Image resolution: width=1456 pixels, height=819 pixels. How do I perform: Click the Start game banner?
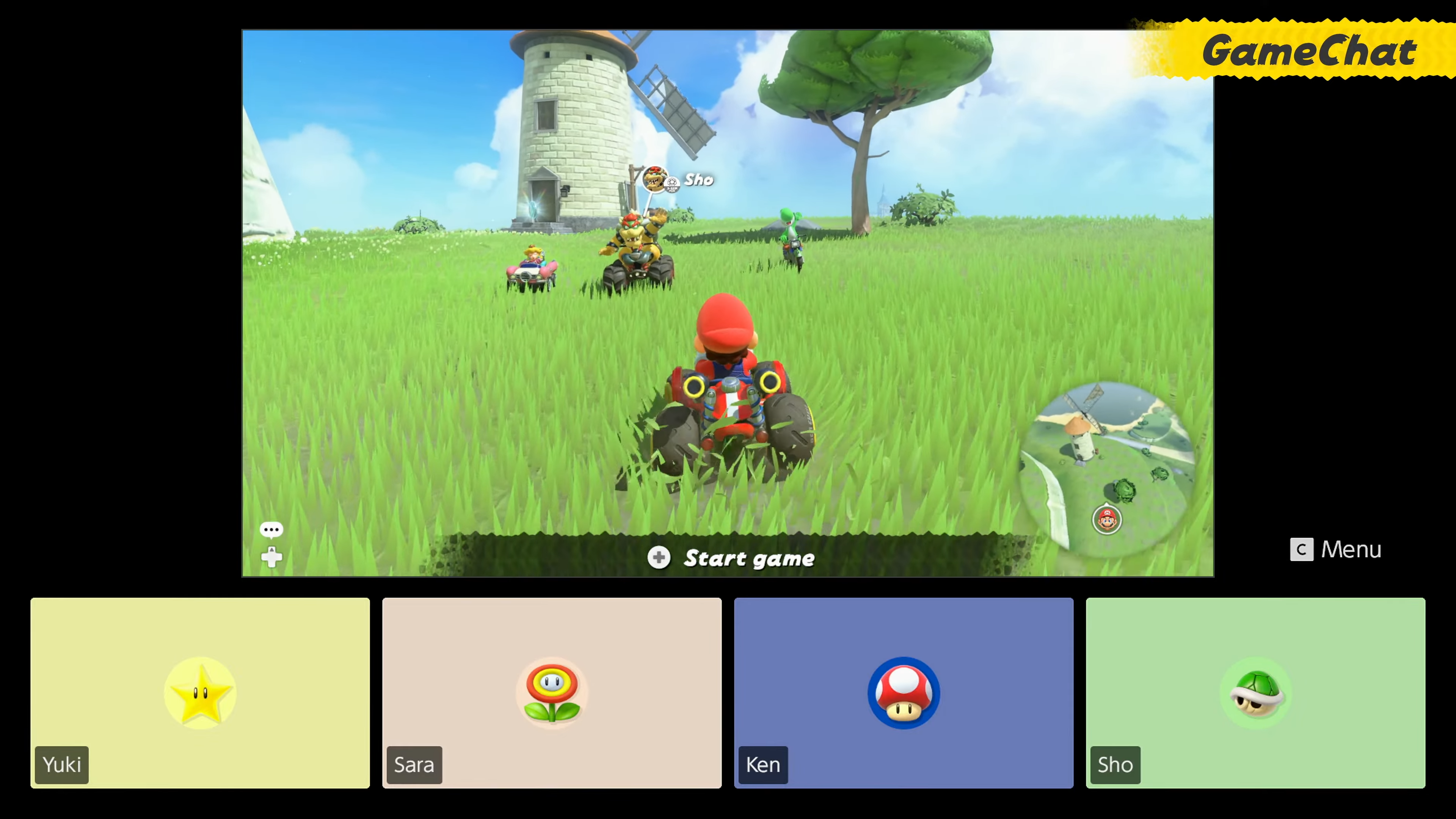pos(731,558)
